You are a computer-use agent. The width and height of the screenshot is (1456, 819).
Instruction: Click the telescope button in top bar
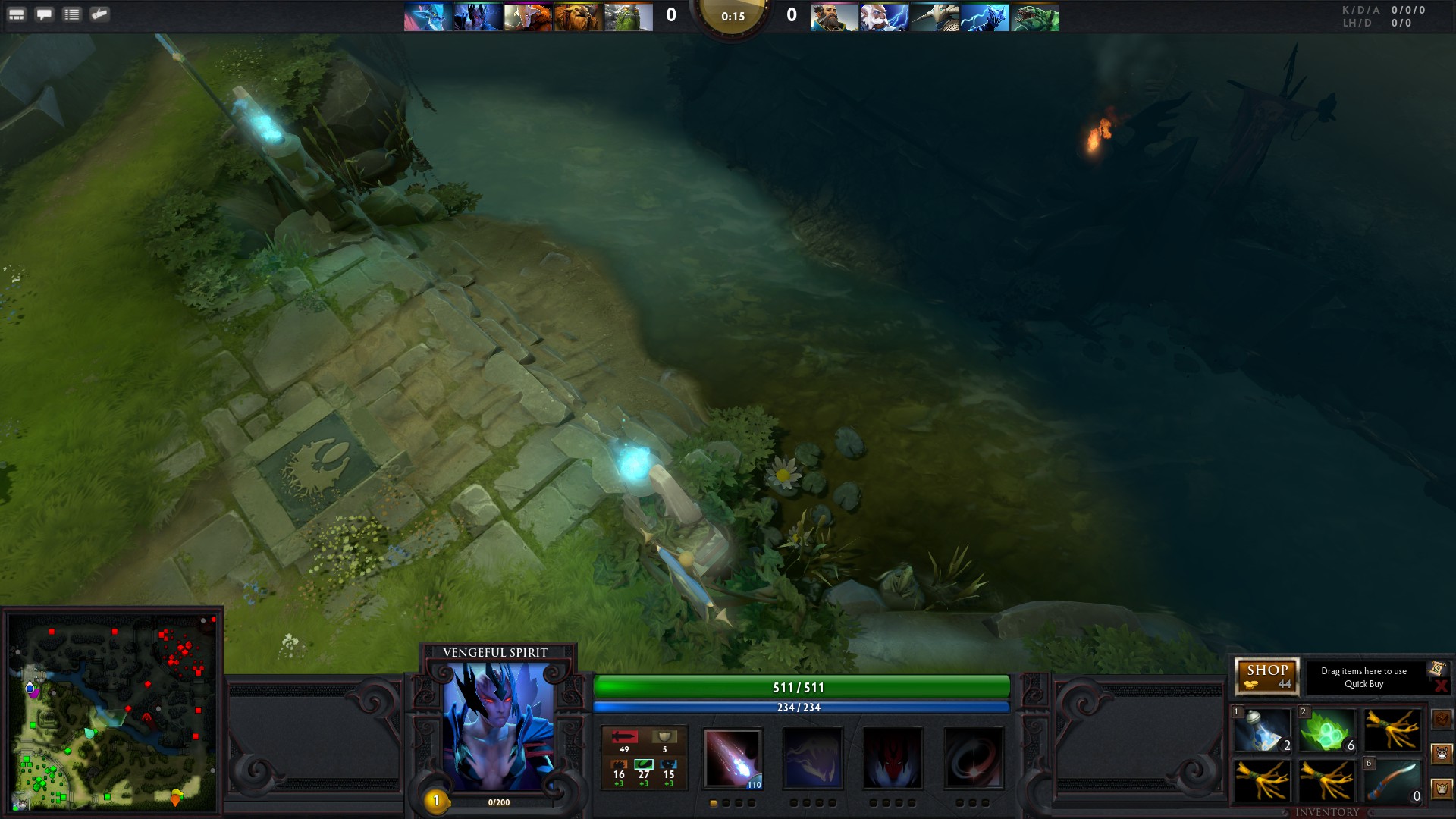(x=99, y=14)
